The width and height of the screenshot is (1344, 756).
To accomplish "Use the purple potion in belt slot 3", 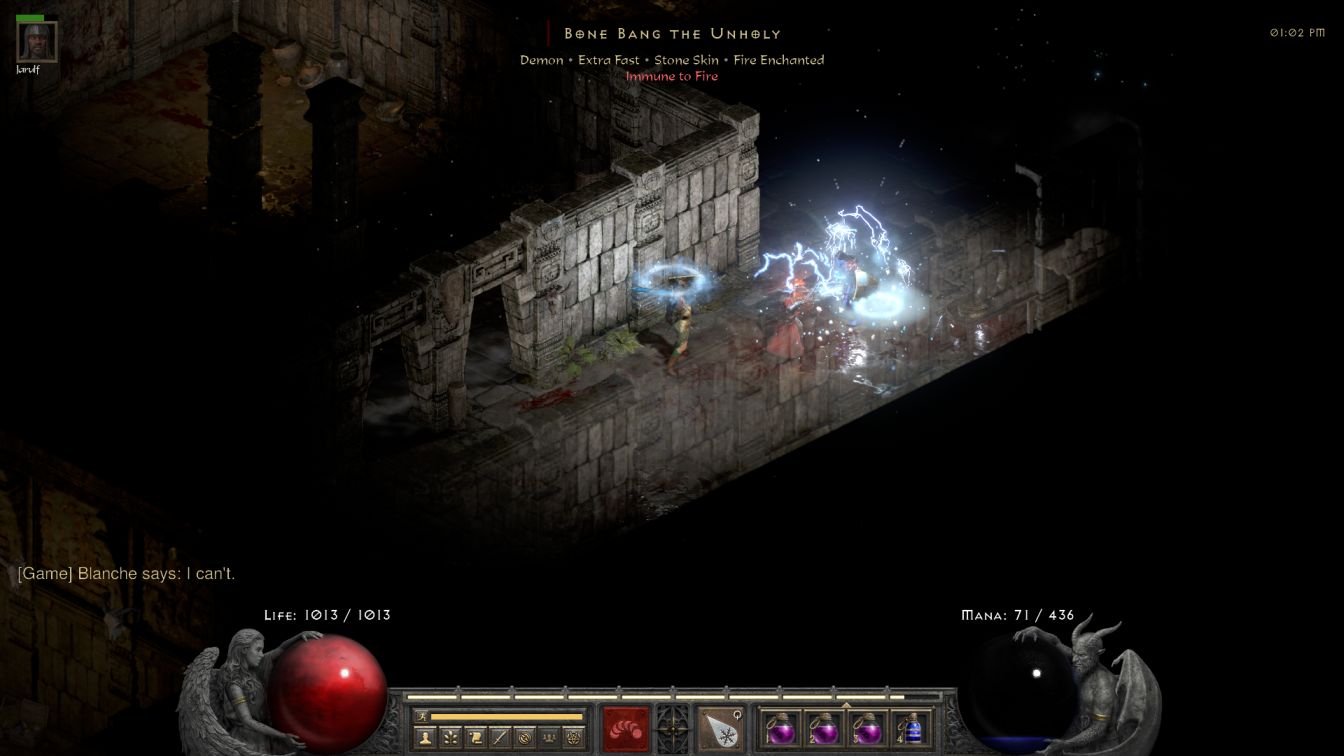I will click(867, 728).
